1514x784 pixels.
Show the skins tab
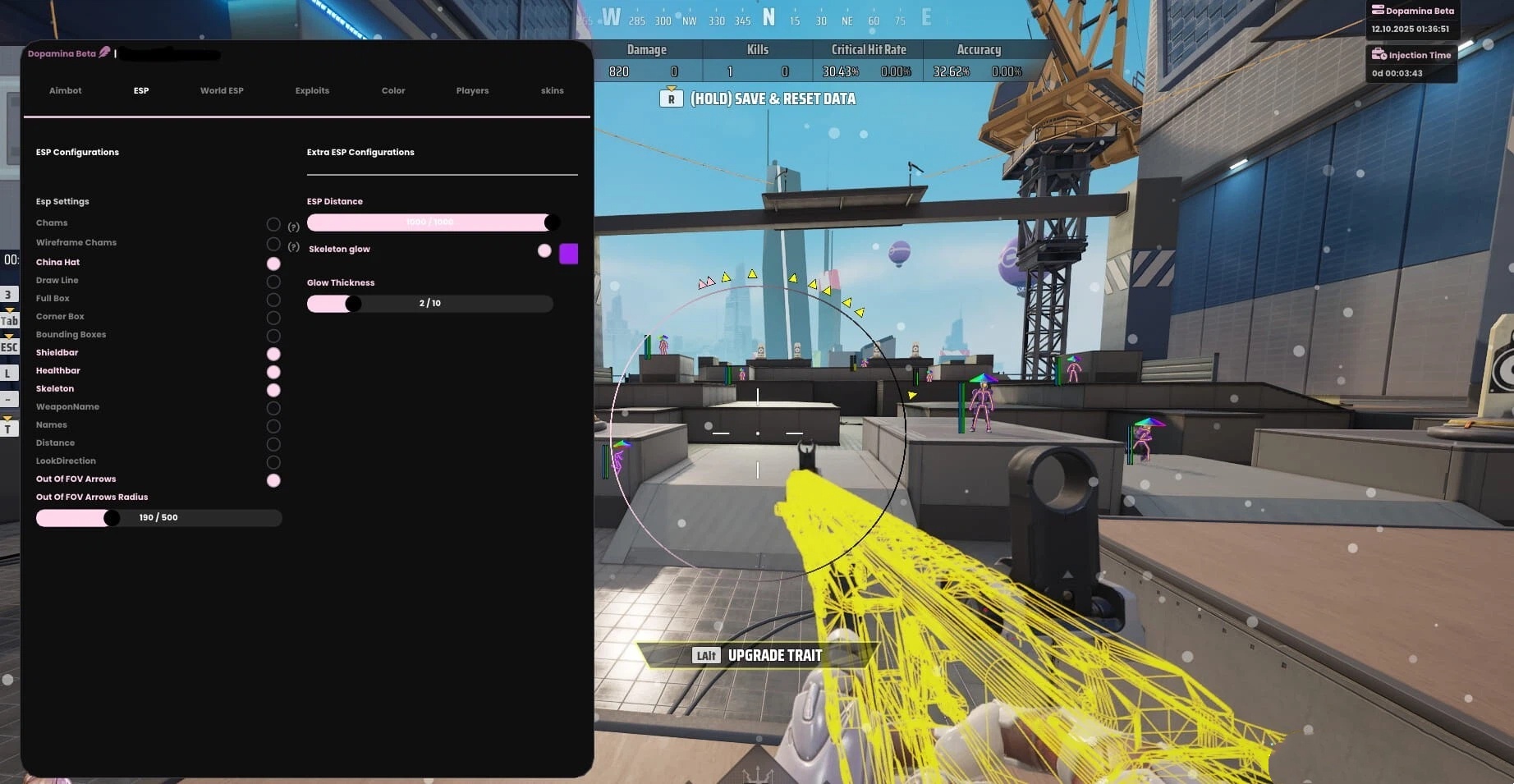tap(552, 90)
